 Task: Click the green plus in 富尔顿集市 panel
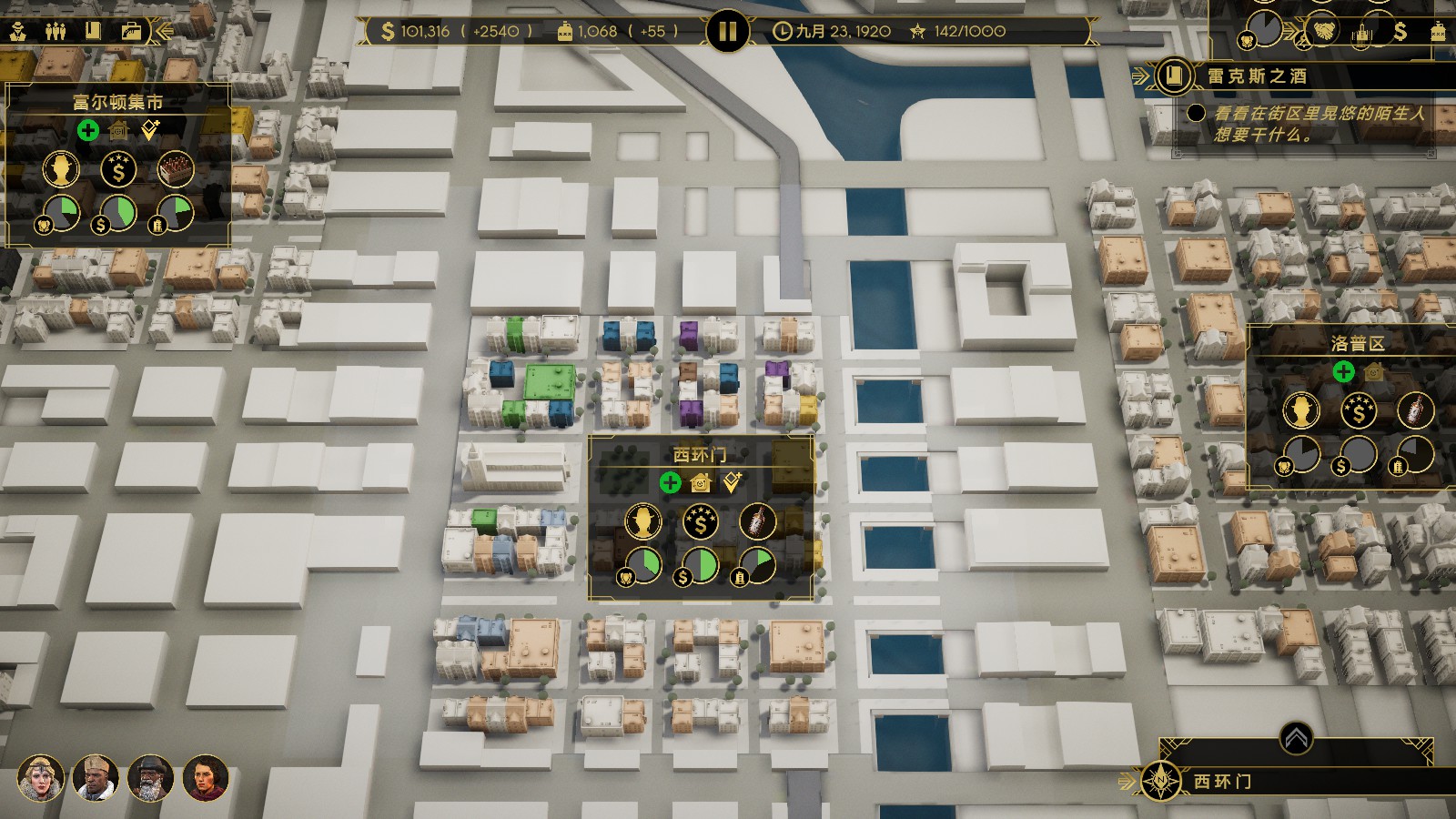pyautogui.click(x=87, y=130)
